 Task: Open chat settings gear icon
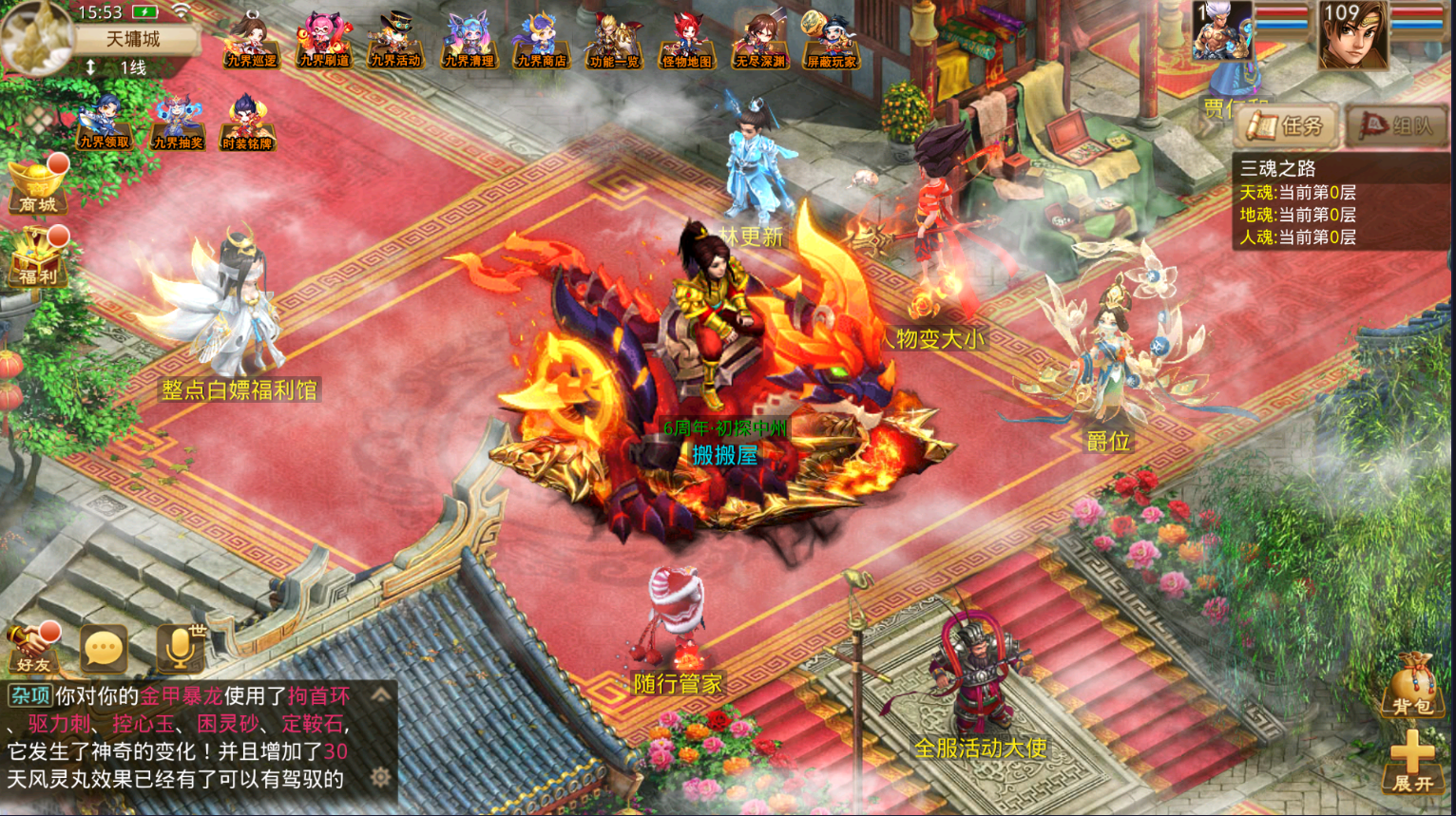381,778
